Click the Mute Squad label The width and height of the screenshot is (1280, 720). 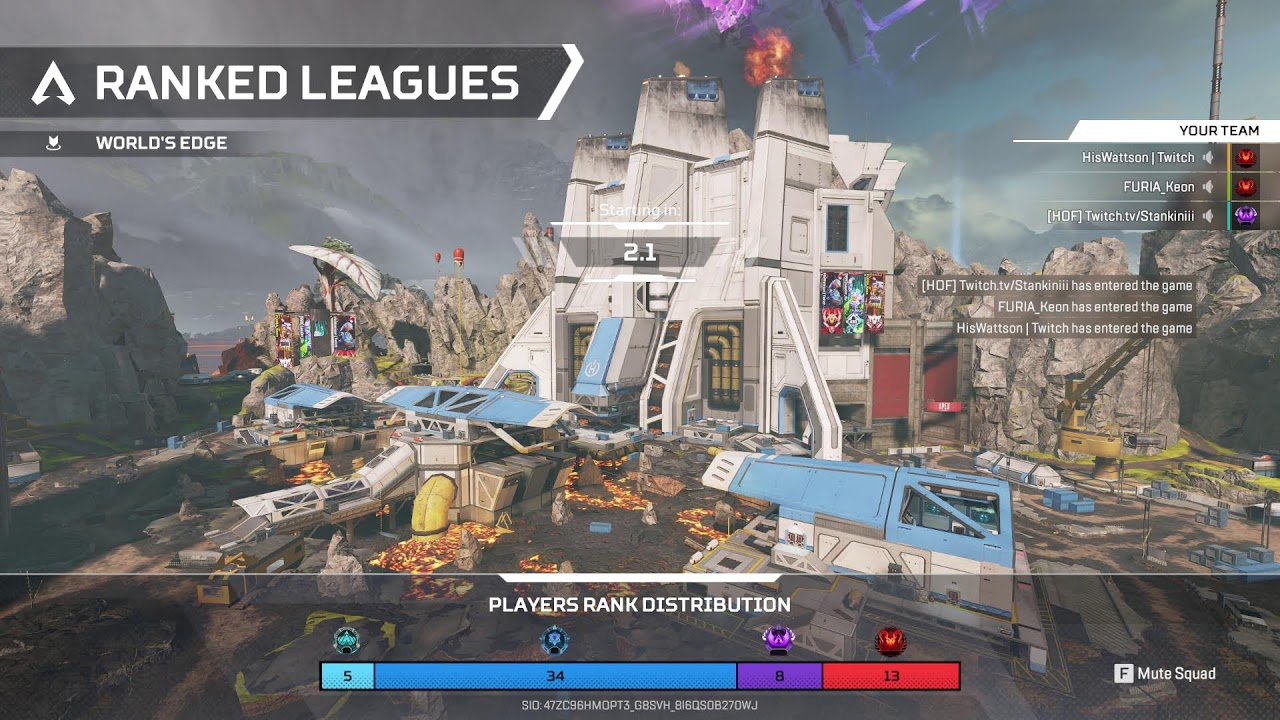pos(1176,674)
